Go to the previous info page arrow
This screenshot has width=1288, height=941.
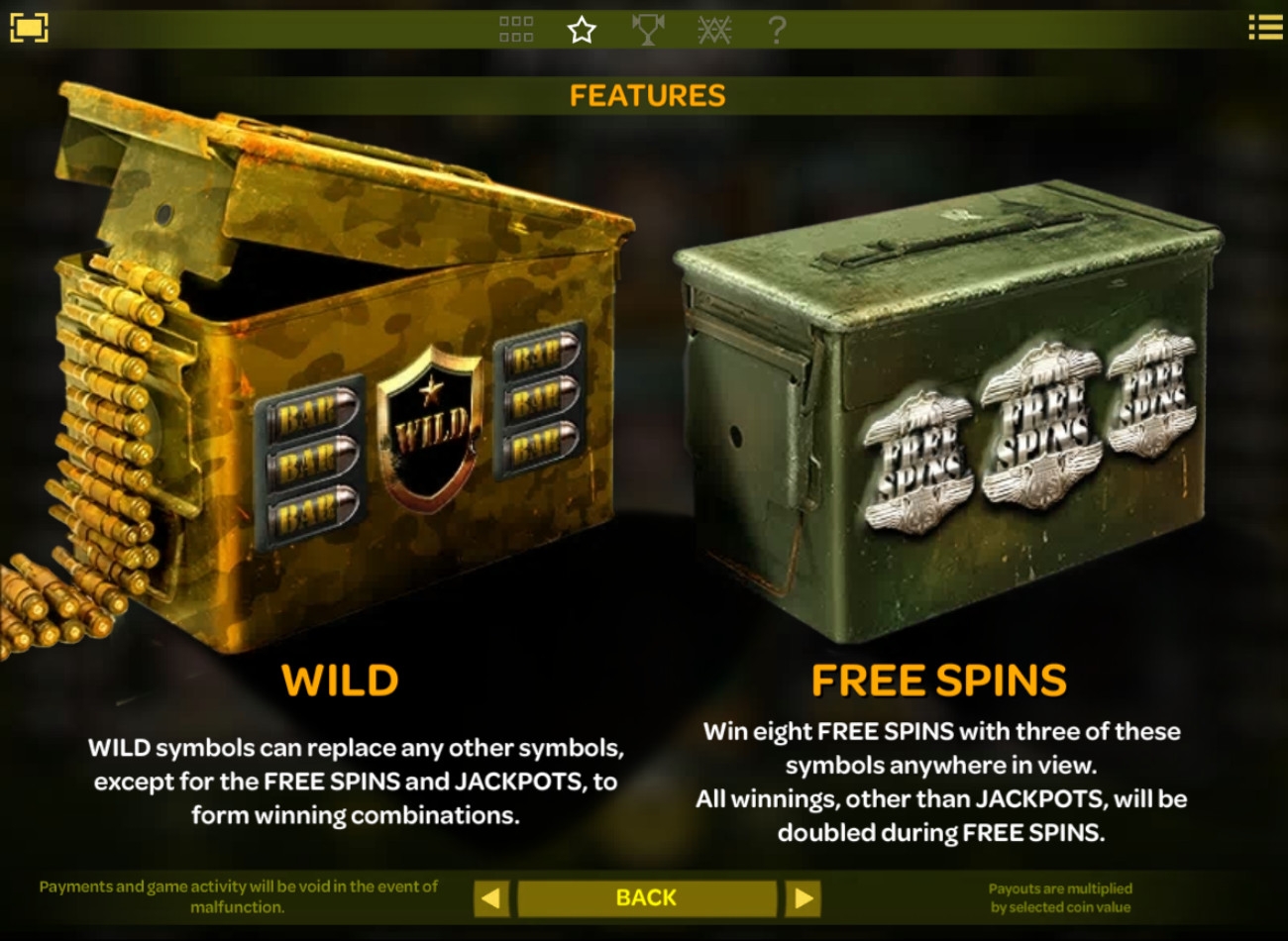(x=491, y=898)
